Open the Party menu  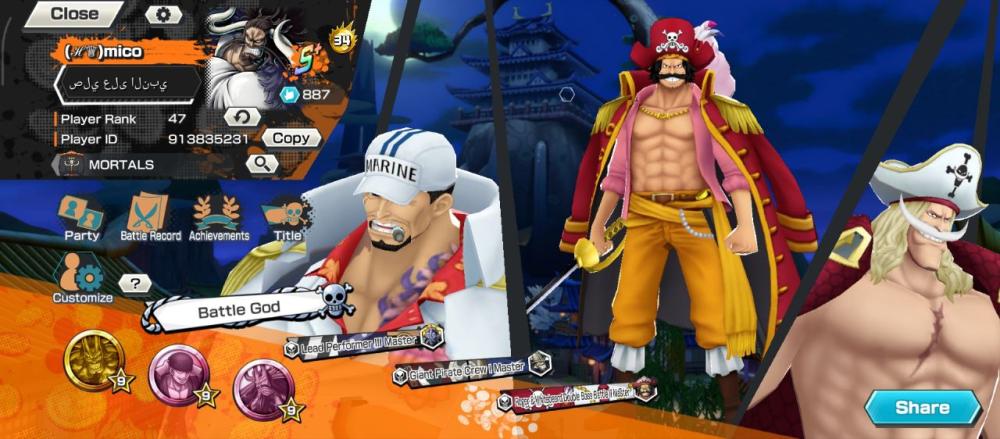pyautogui.click(x=81, y=217)
